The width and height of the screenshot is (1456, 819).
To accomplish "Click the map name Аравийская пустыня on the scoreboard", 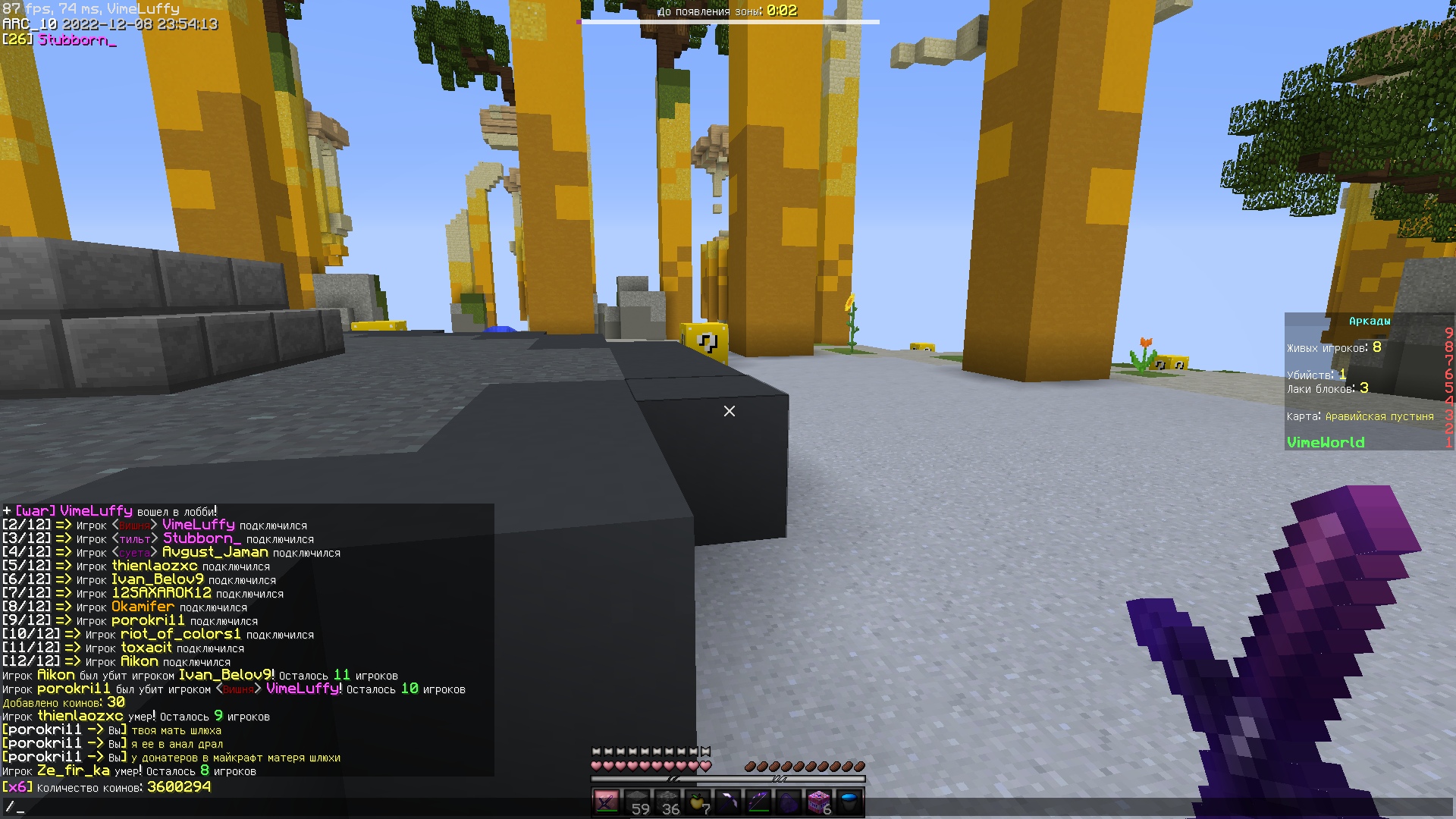I will [x=1379, y=416].
